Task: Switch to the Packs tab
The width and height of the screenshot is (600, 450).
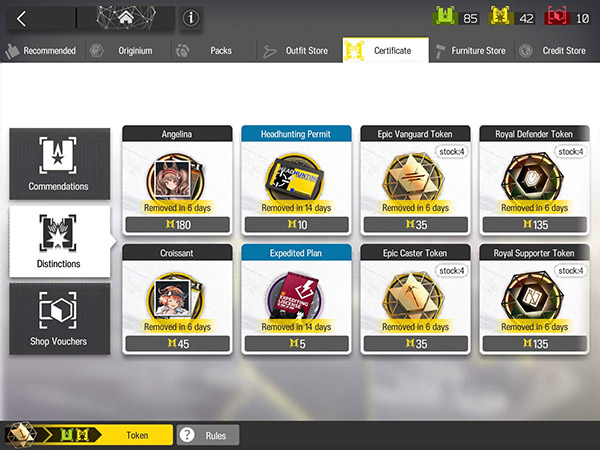Action: tap(211, 51)
